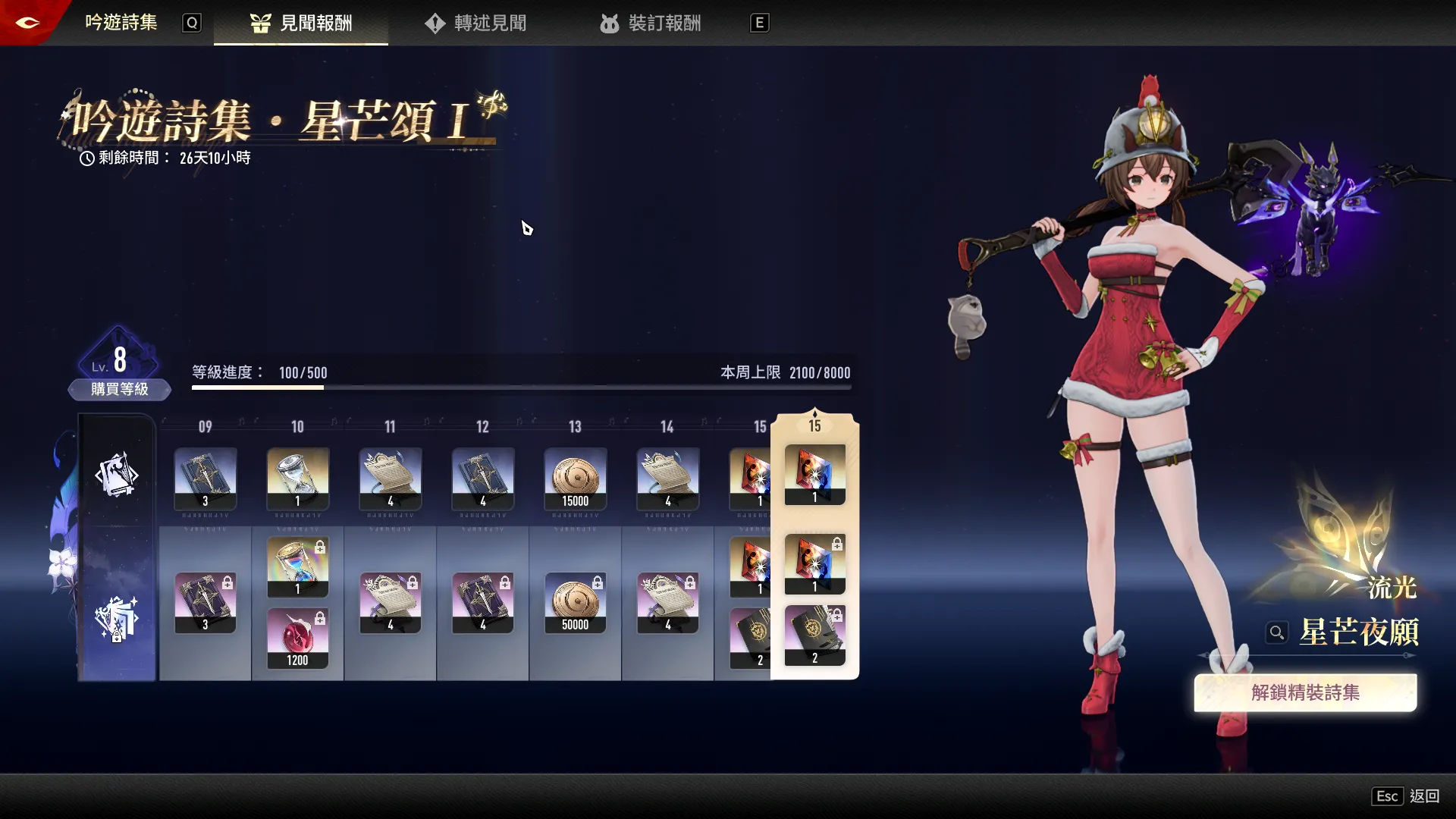Open the 裝訂報酬 tab
1456x819 pixels.
click(650, 24)
